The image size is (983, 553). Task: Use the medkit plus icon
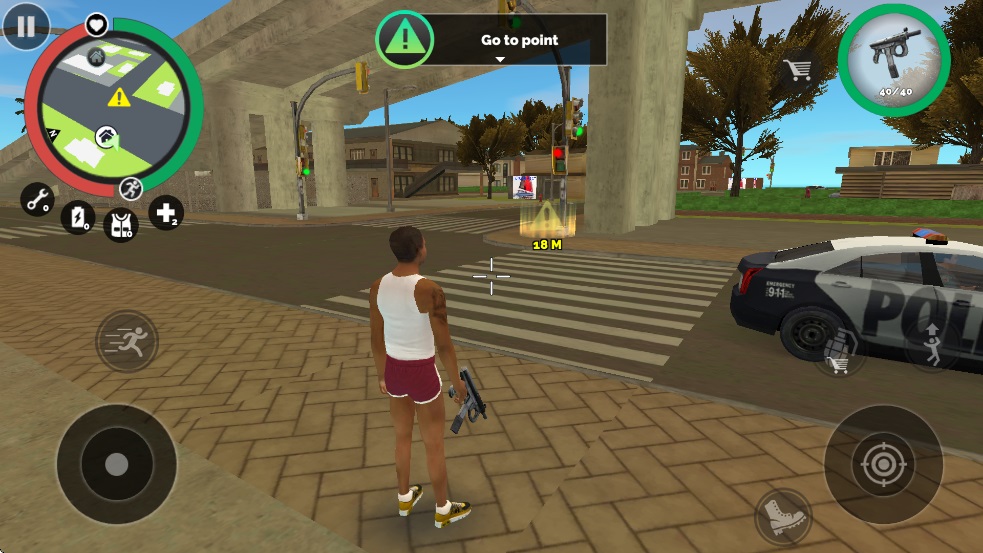point(166,212)
